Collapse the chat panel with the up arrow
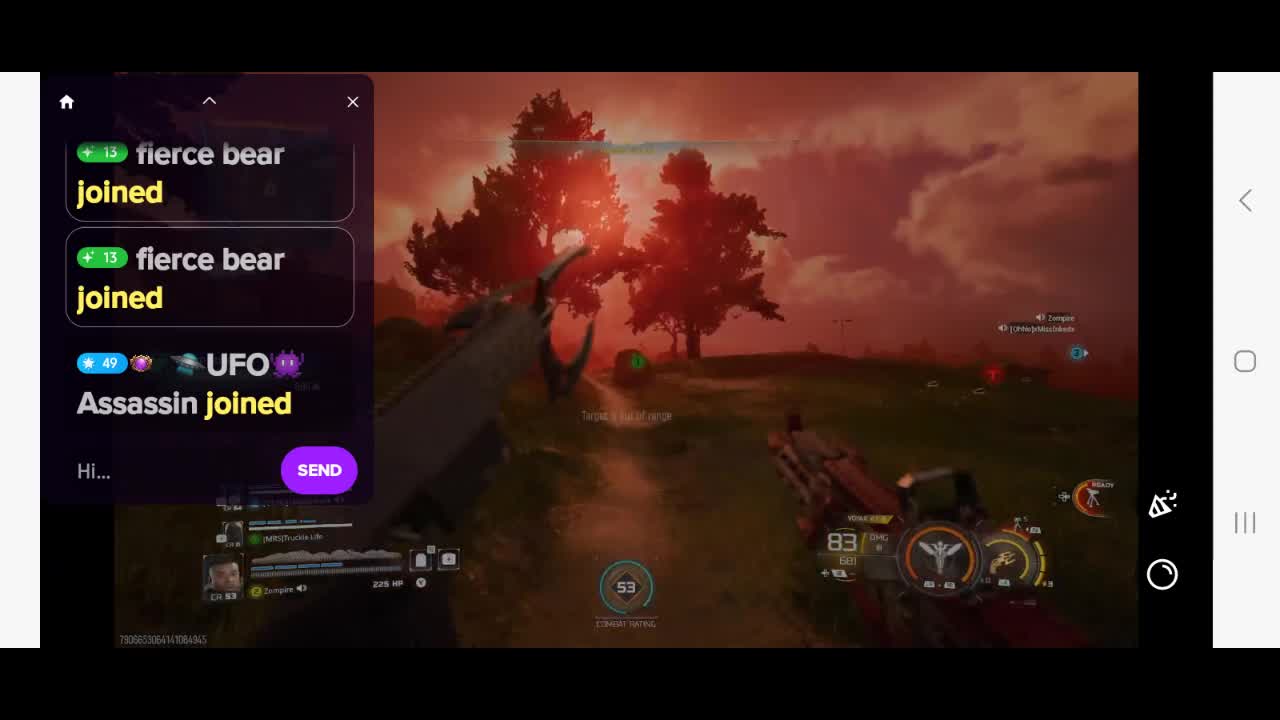Screen dimensions: 1280x720 click(x=209, y=101)
